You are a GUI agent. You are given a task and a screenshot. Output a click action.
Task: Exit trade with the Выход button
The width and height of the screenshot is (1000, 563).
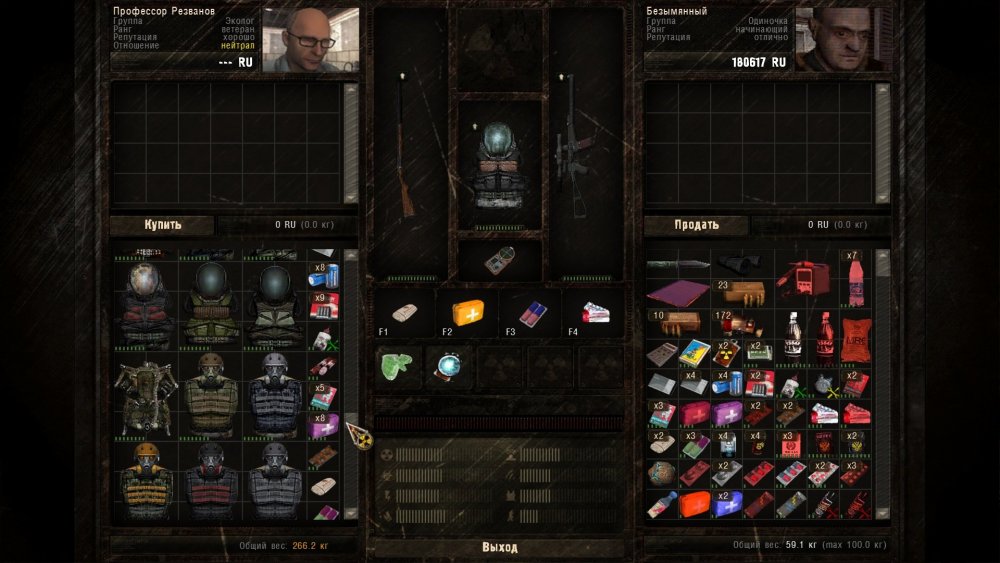click(499, 547)
